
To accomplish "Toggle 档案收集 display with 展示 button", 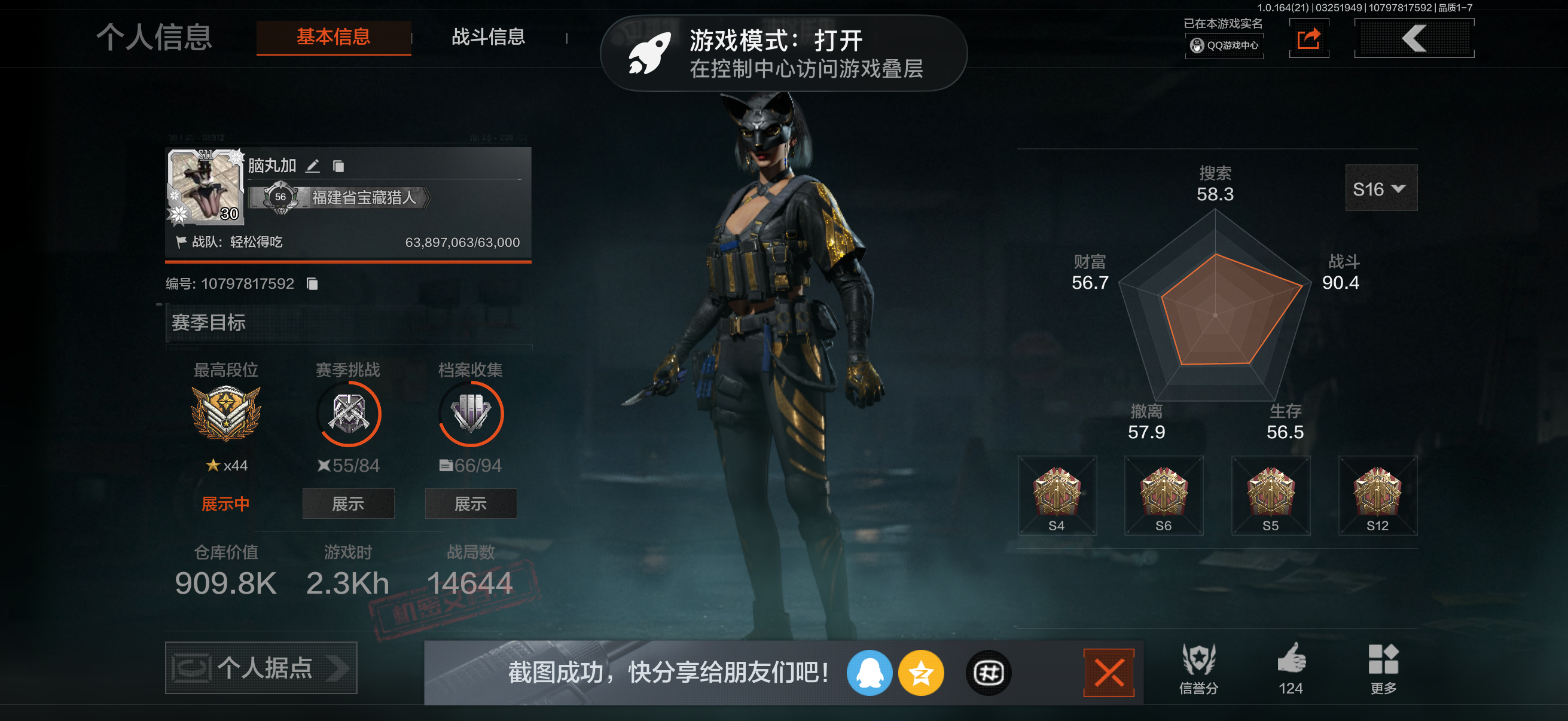I will pyautogui.click(x=470, y=504).
